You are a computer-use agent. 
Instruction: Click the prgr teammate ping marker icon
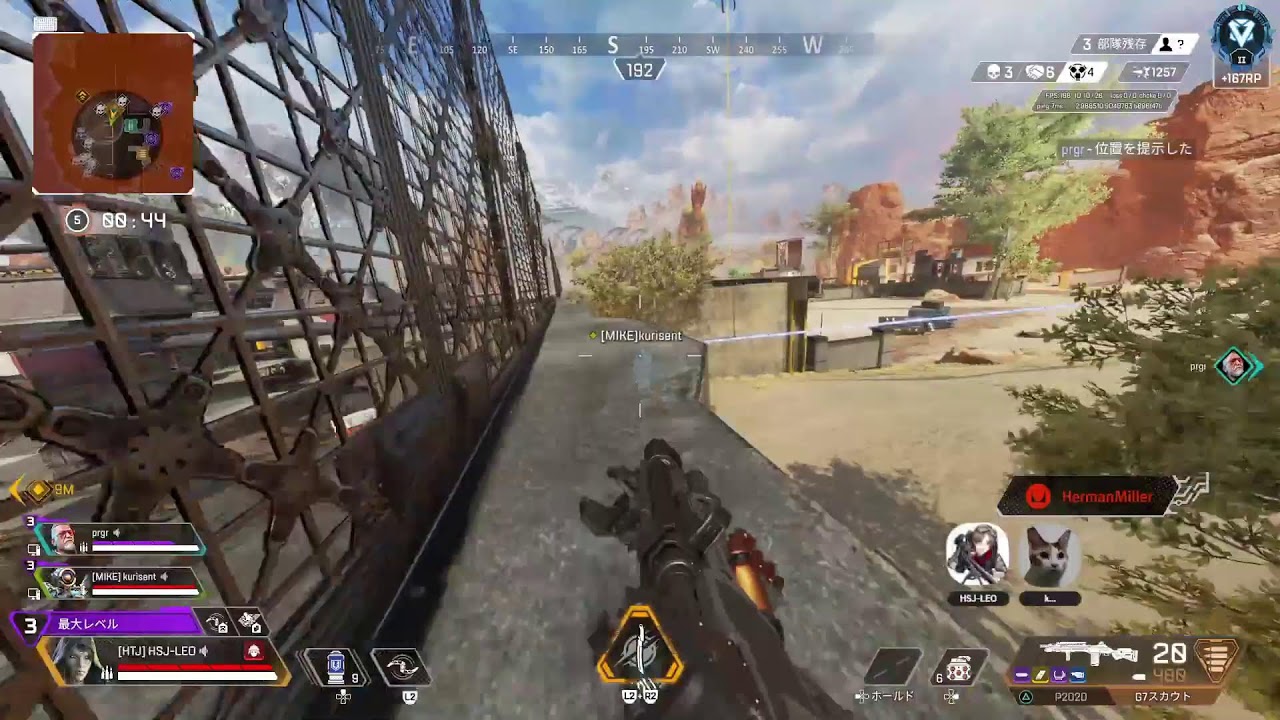[x=1235, y=367]
